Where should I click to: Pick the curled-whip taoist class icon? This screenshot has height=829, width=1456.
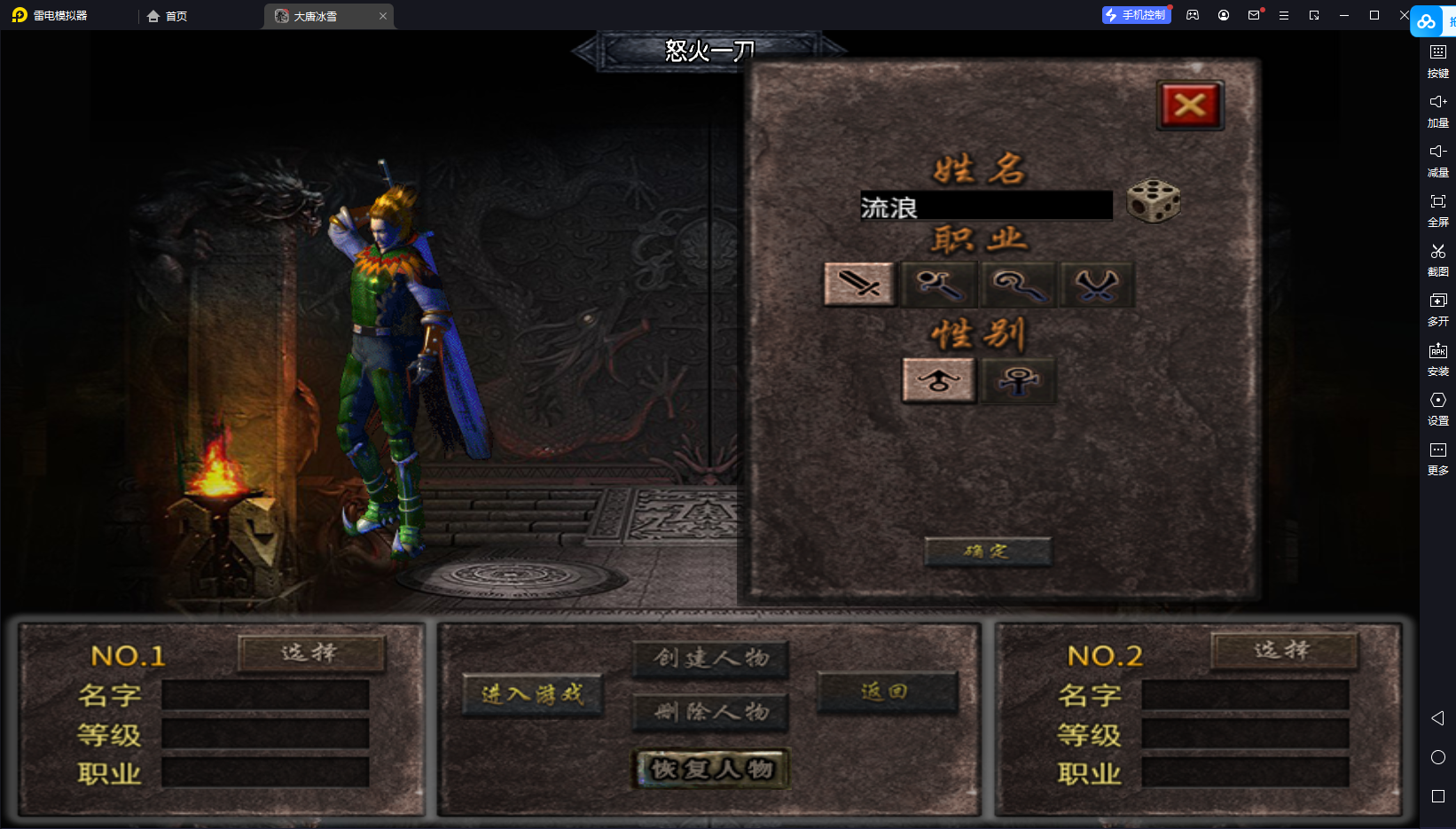1018,285
